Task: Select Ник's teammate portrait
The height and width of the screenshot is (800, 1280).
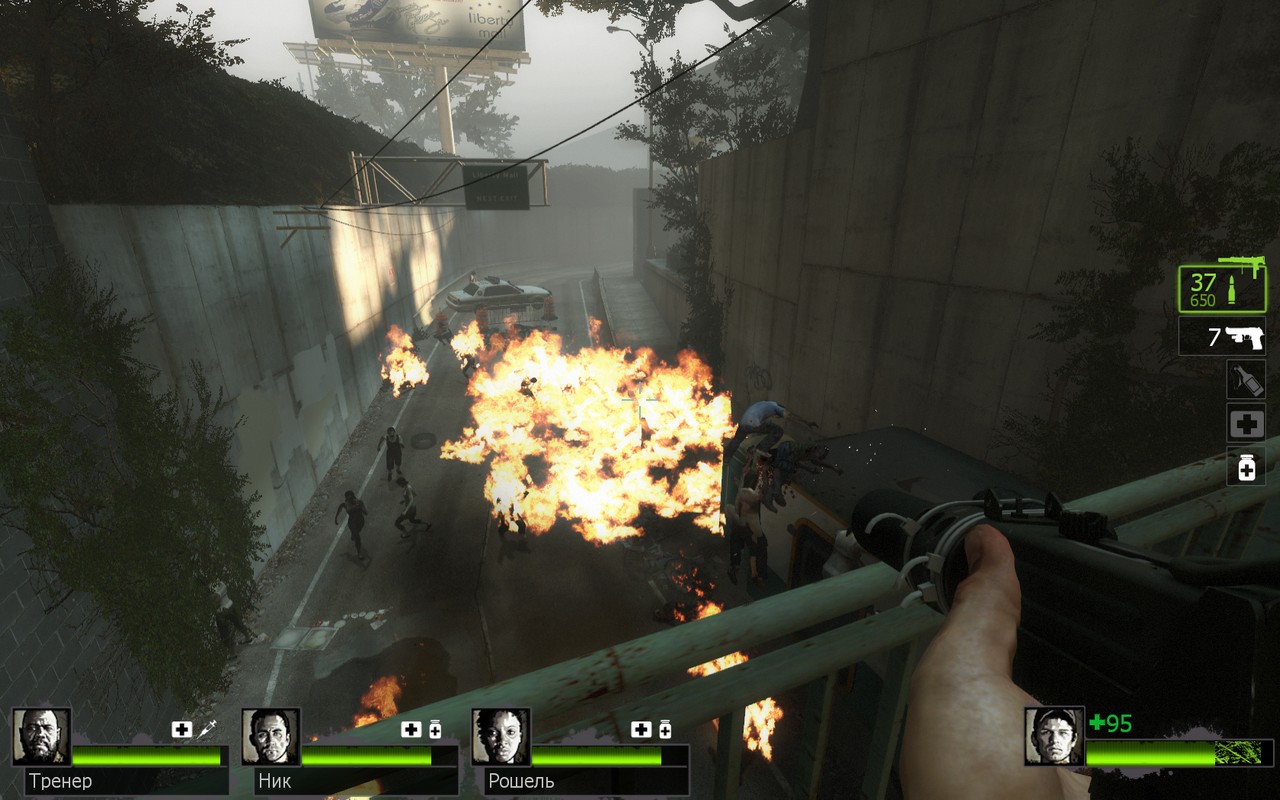Action: [270, 737]
